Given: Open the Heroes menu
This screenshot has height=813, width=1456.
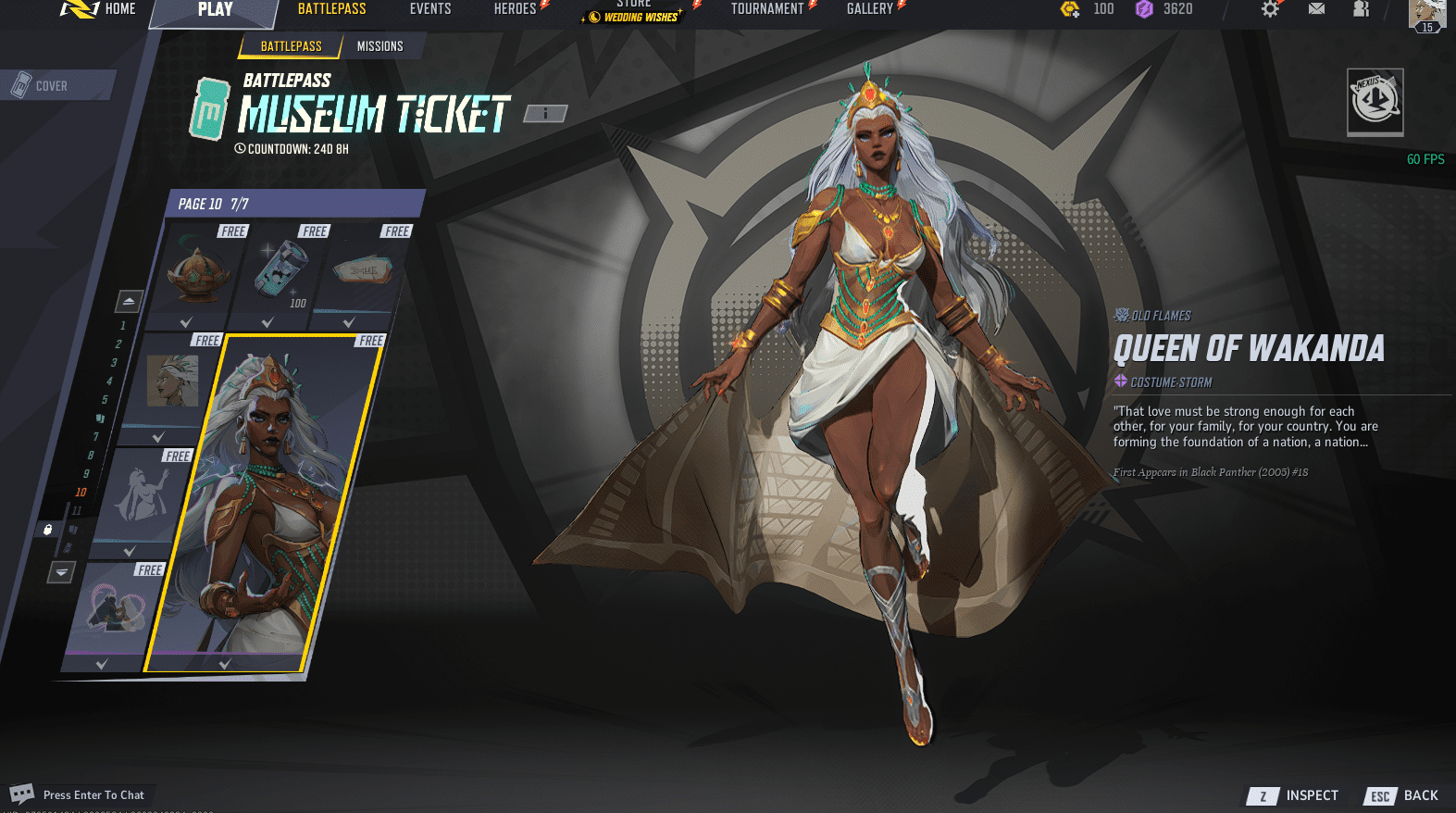Looking at the screenshot, I should click(x=516, y=9).
